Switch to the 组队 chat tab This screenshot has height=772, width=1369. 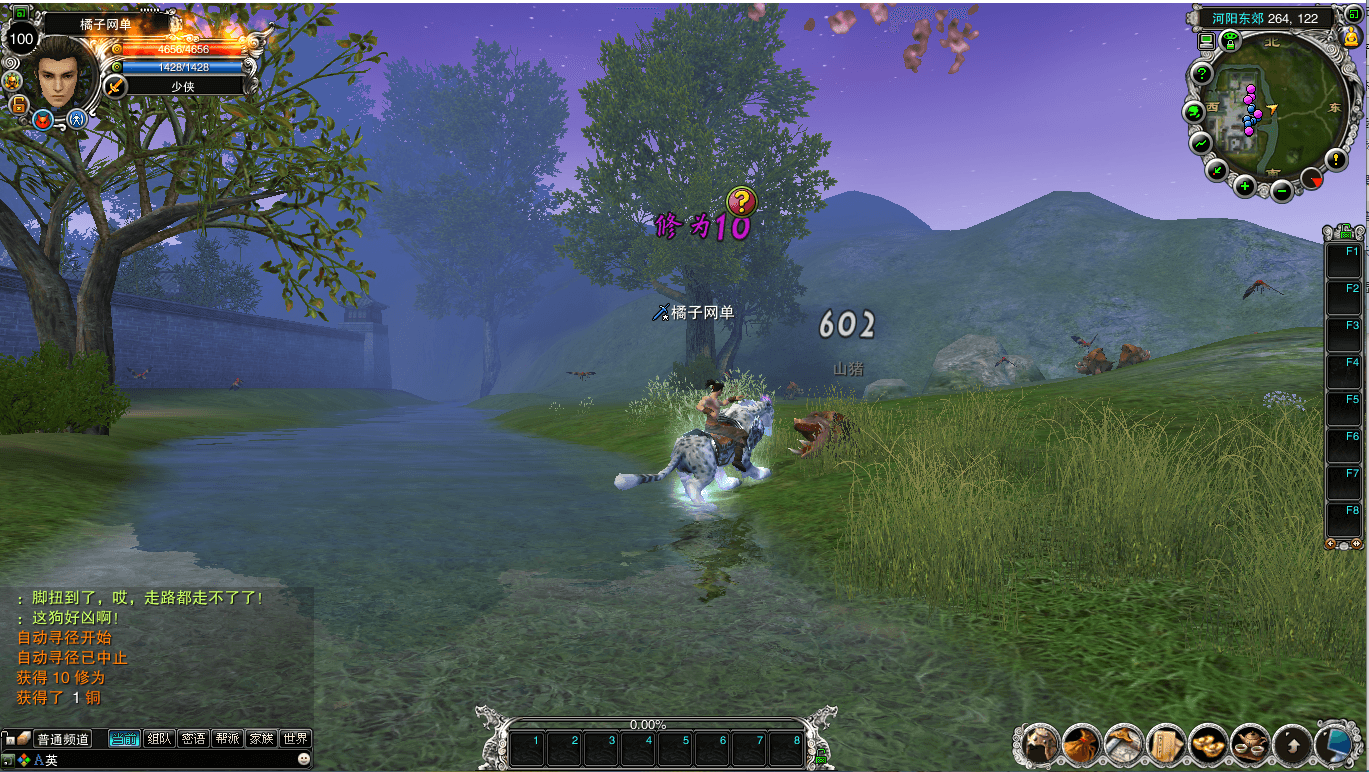[x=159, y=739]
